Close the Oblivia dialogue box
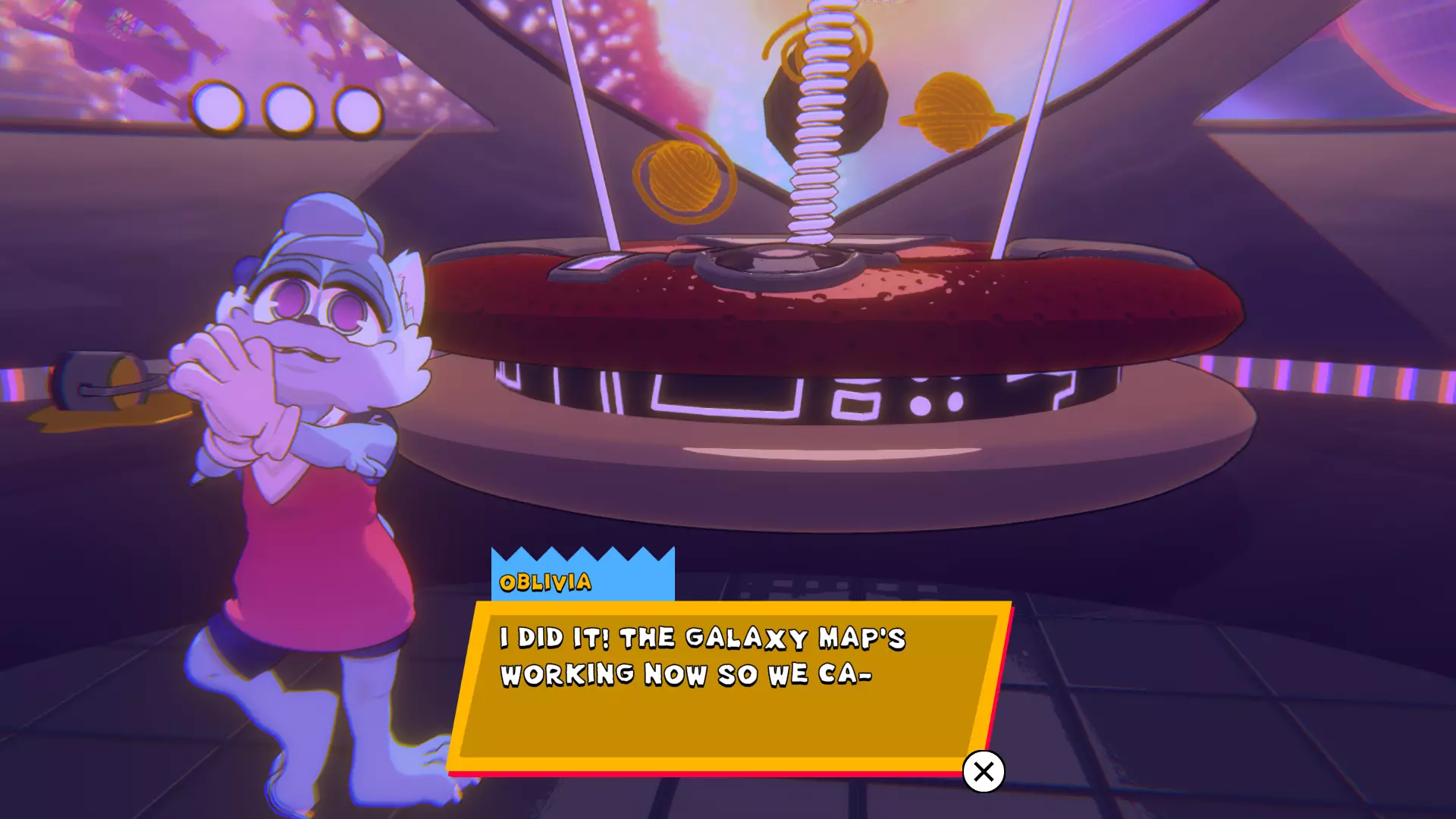 [984, 771]
